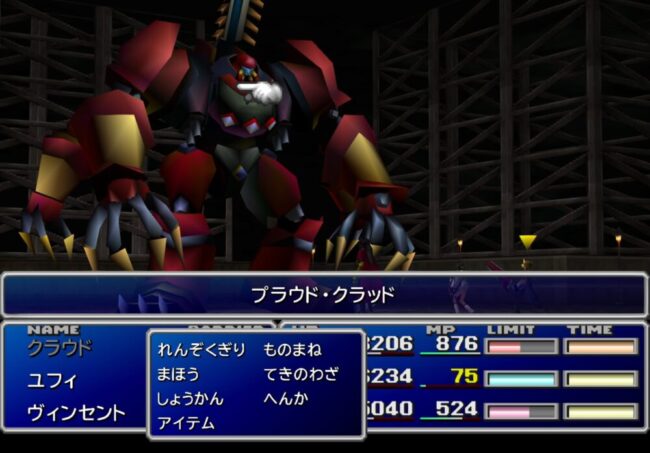
Task: Choose てきのわざ enemy skill command
Action: [300, 374]
